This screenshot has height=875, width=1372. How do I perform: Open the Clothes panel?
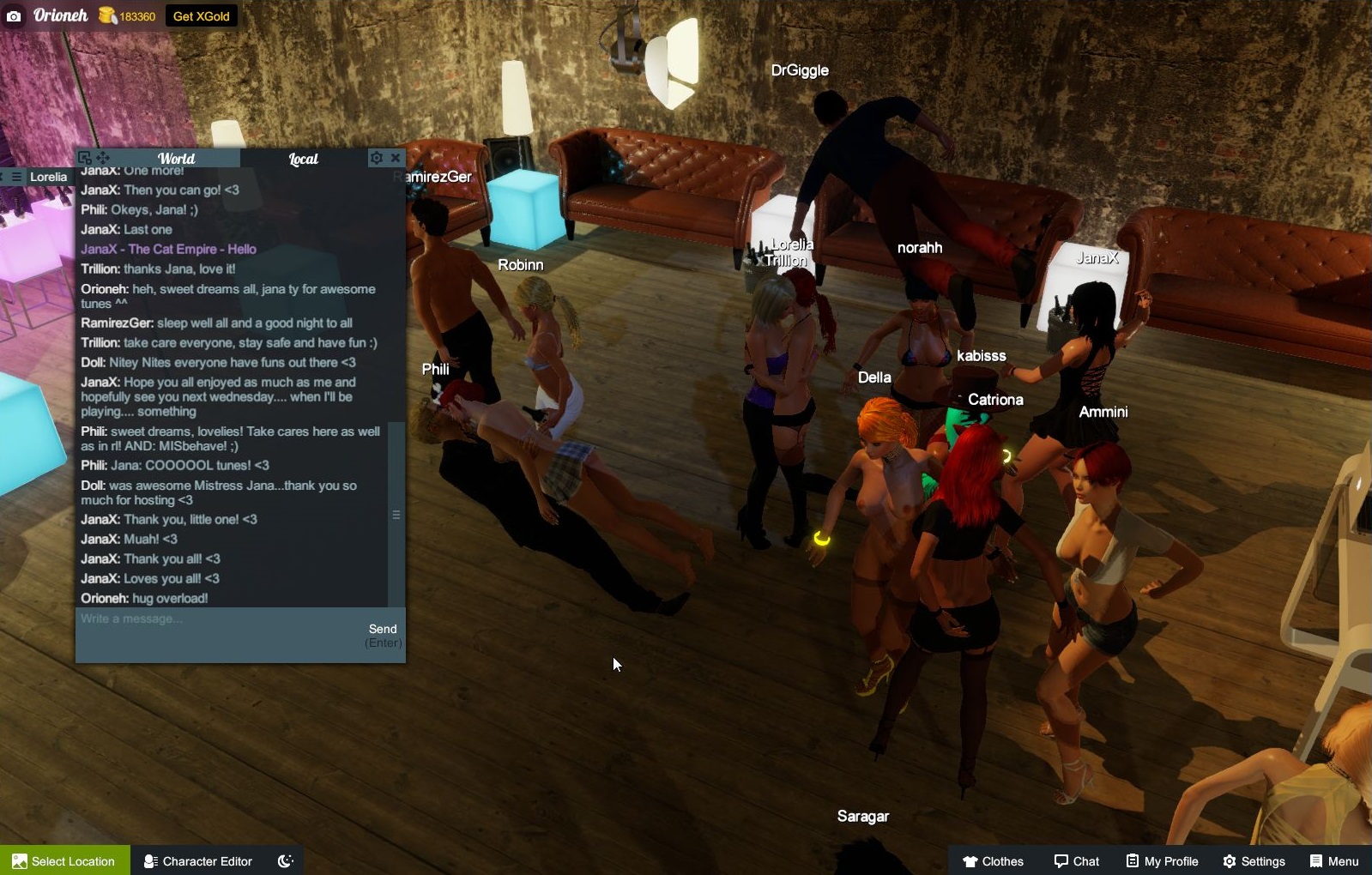pos(995,860)
